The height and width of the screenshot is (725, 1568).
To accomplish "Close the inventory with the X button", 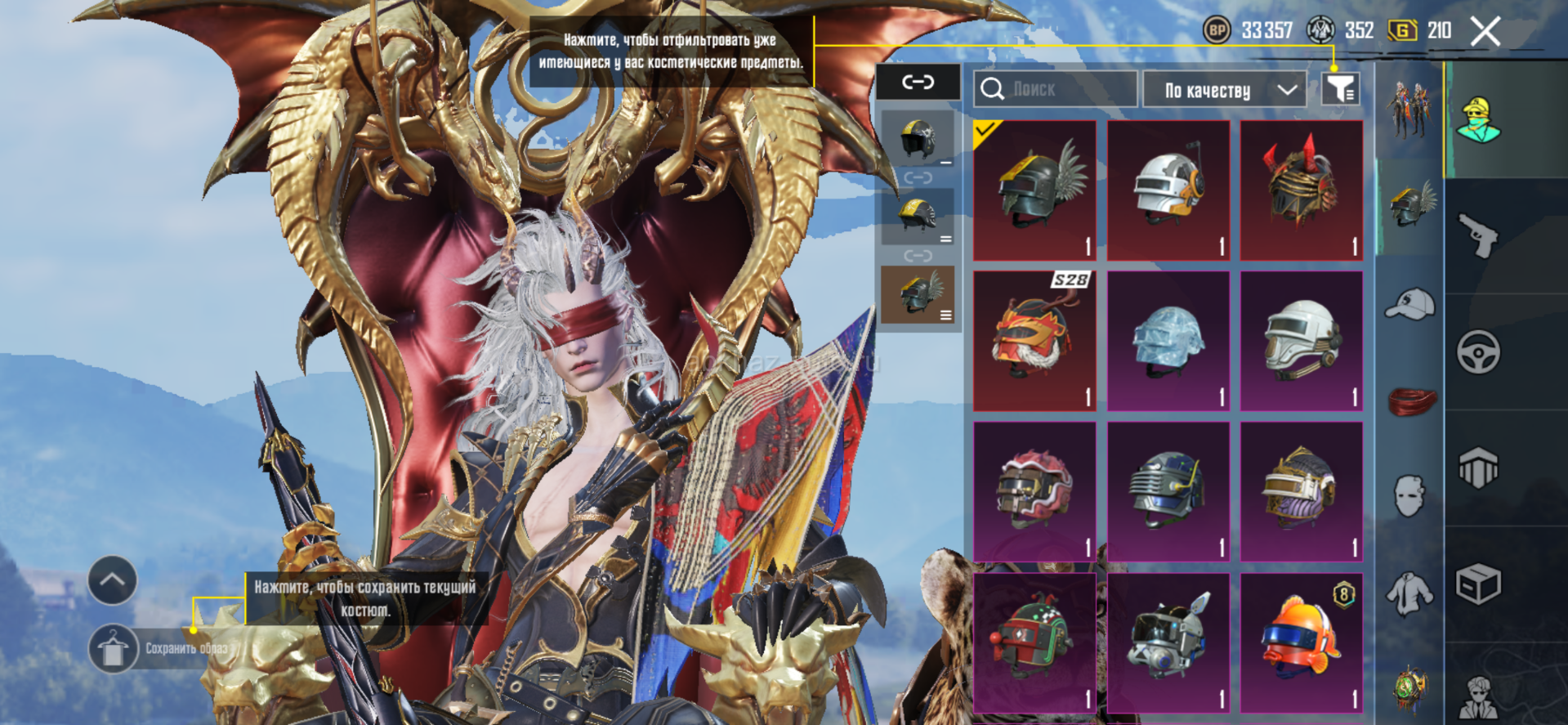I will (1485, 32).
